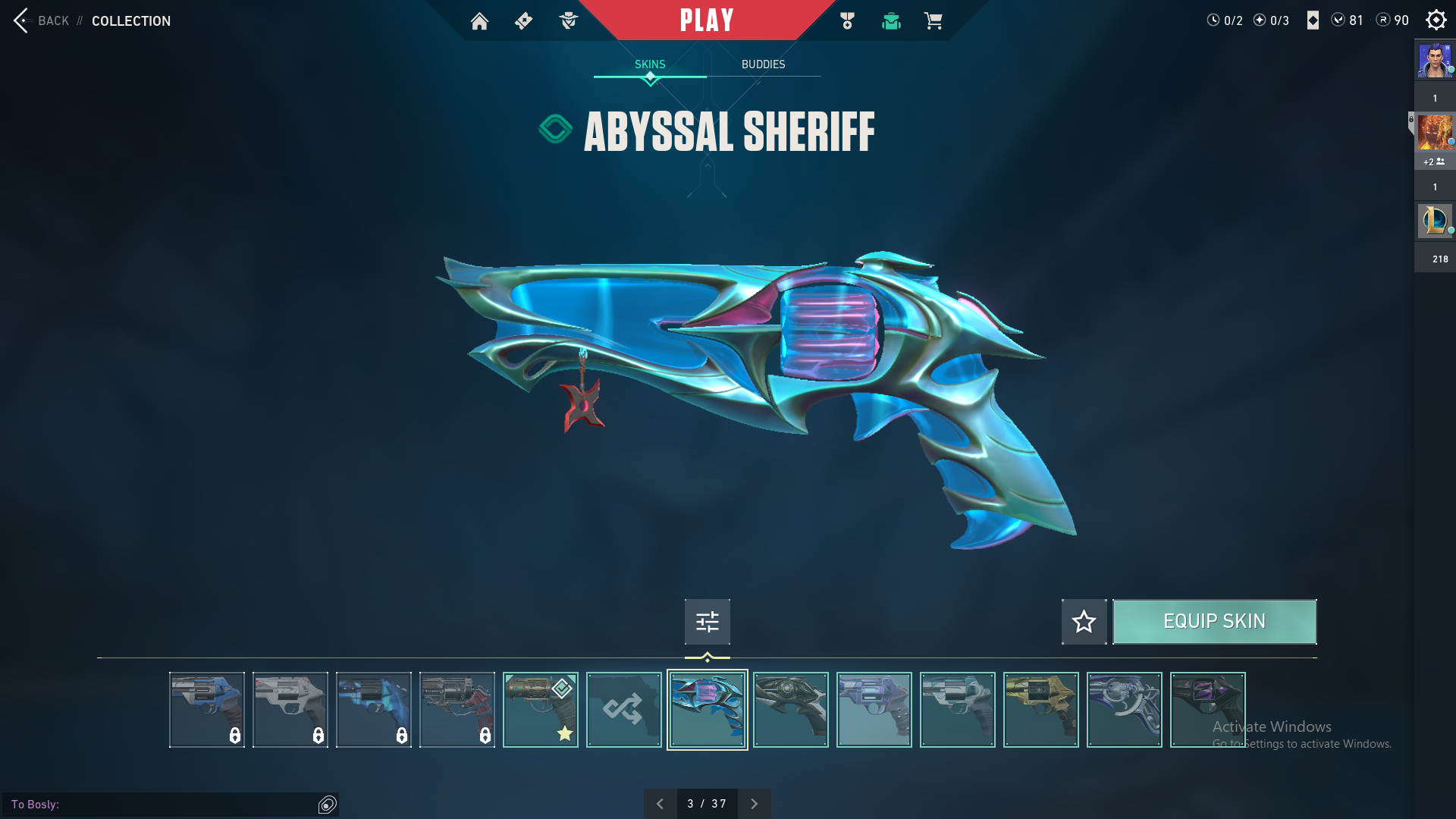Switch to the Buddies tab
Viewport: 1456px width, 819px height.
[x=763, y=64]
